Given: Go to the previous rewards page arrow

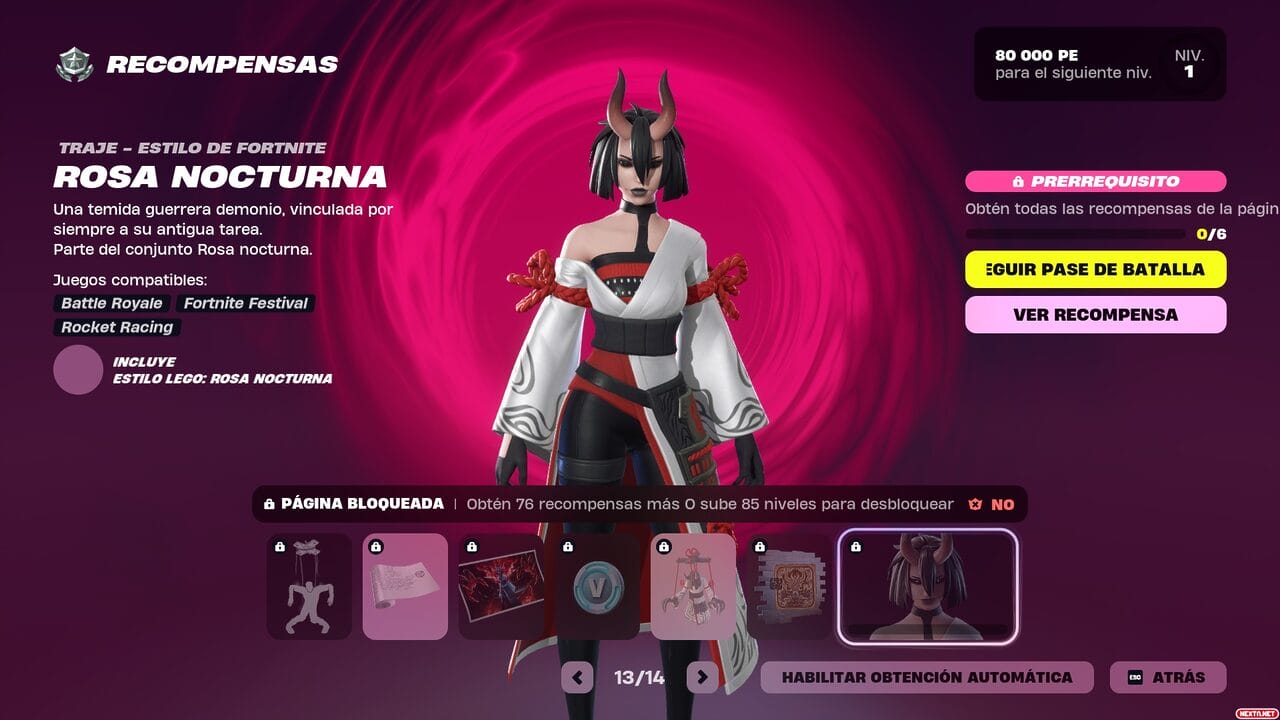Looking at the screenshot, I should click(x=577, y=677).
